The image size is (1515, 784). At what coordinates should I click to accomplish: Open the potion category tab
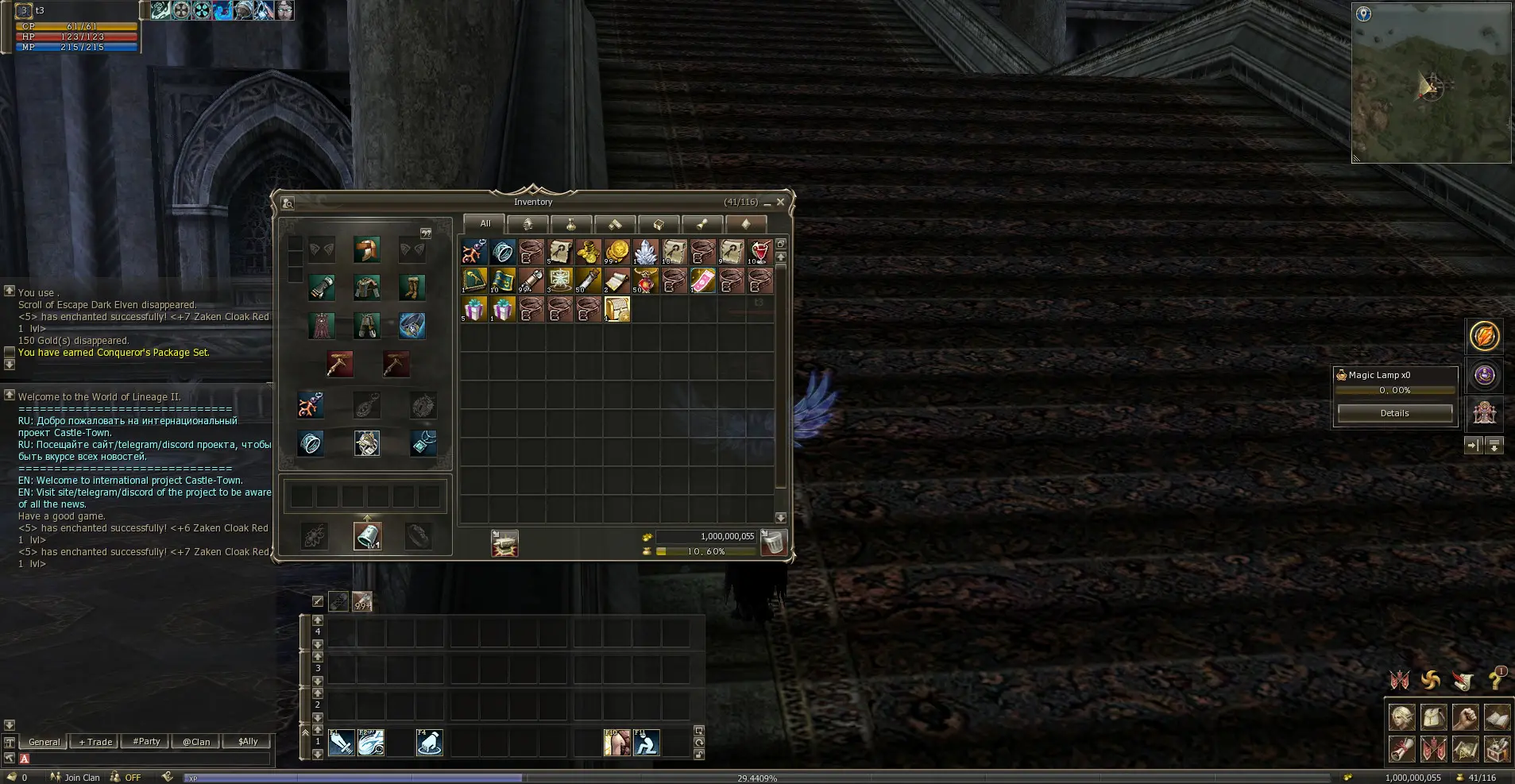[x=571, y=225]
